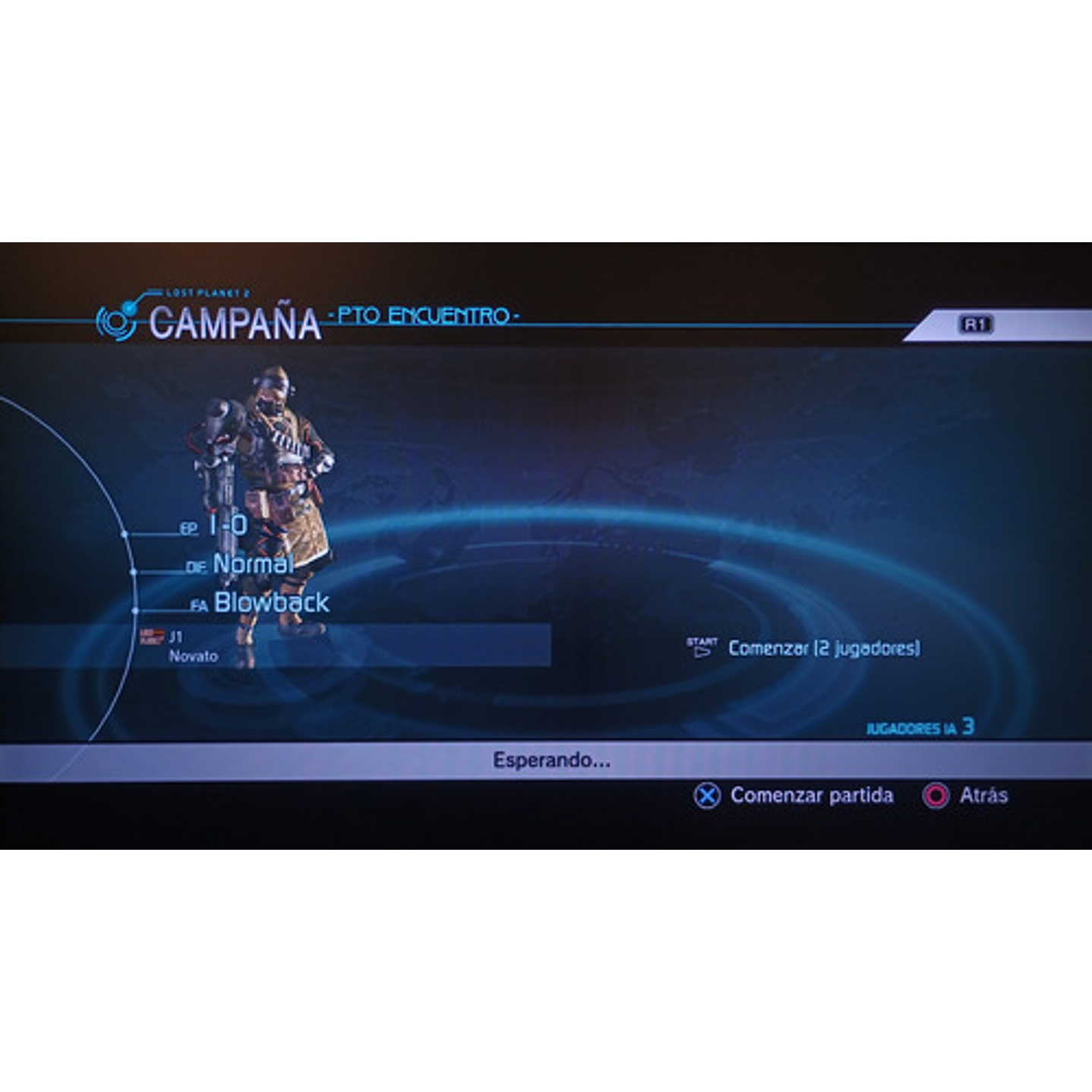The height and width of the screenshot is (1092, 1092).
Task: Click the circle button symbol beside Atrás
Action: (x=937, y=796)
